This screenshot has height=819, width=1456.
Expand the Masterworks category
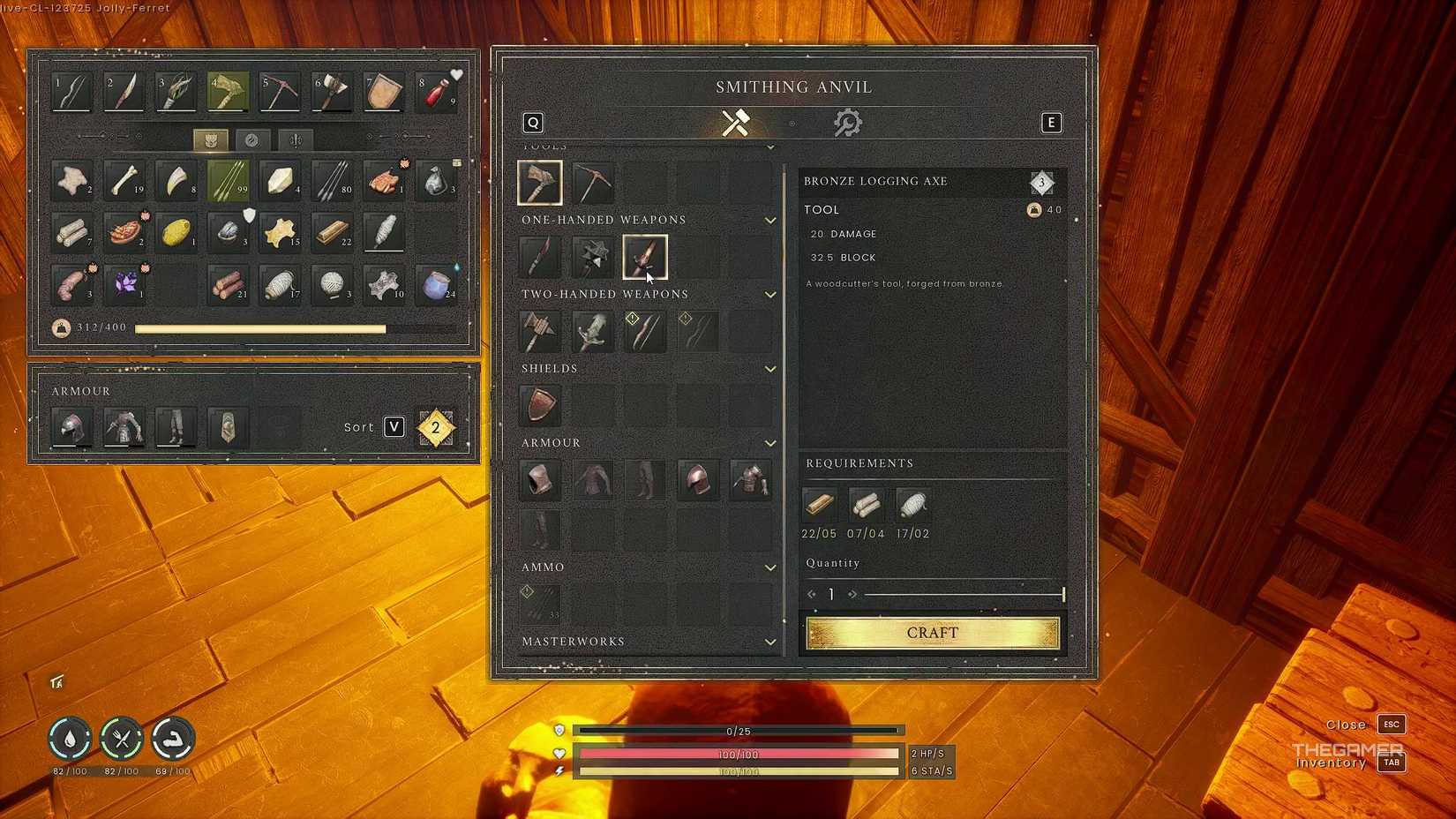pos(769,642)
